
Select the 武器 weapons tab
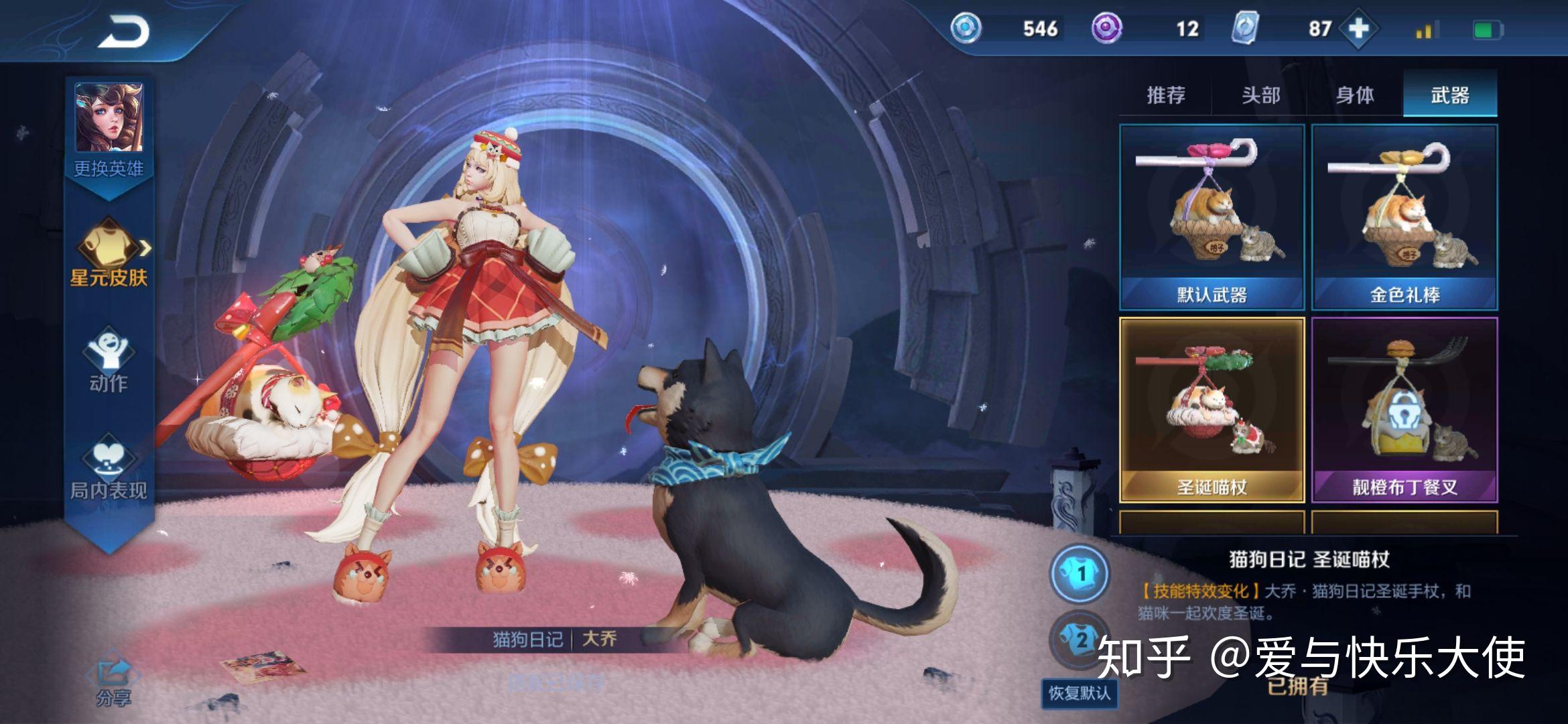[1449, 95]
